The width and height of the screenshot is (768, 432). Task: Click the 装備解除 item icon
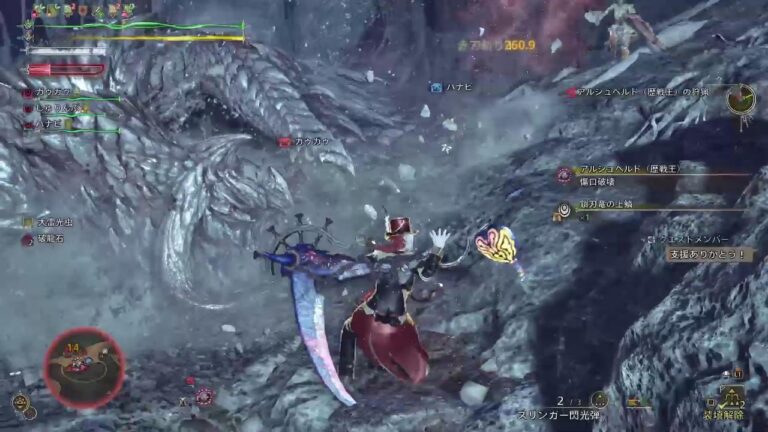pyautogui.click(x=732, y=396)
